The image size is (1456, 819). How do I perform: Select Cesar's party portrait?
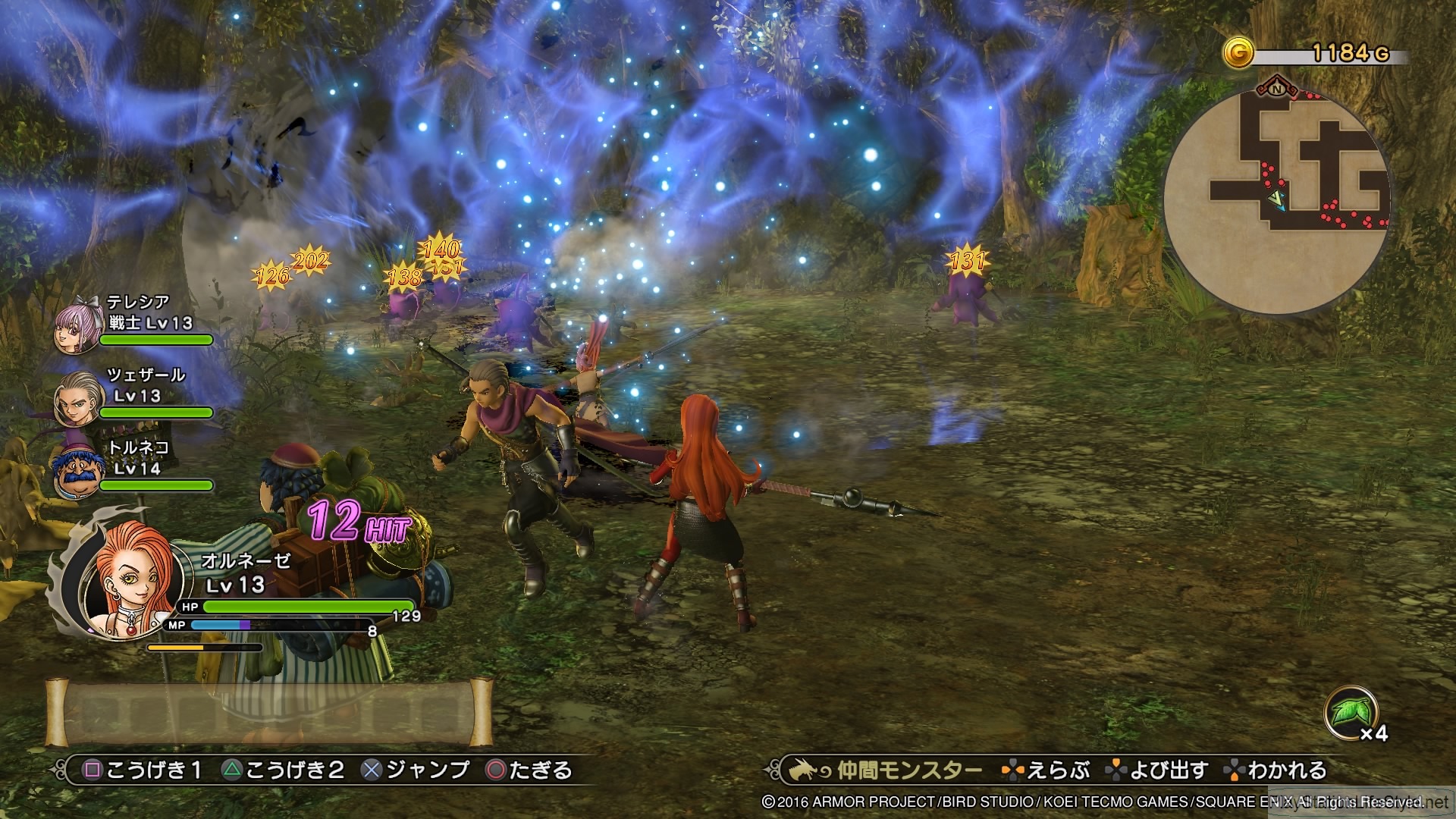pos(78,399)
